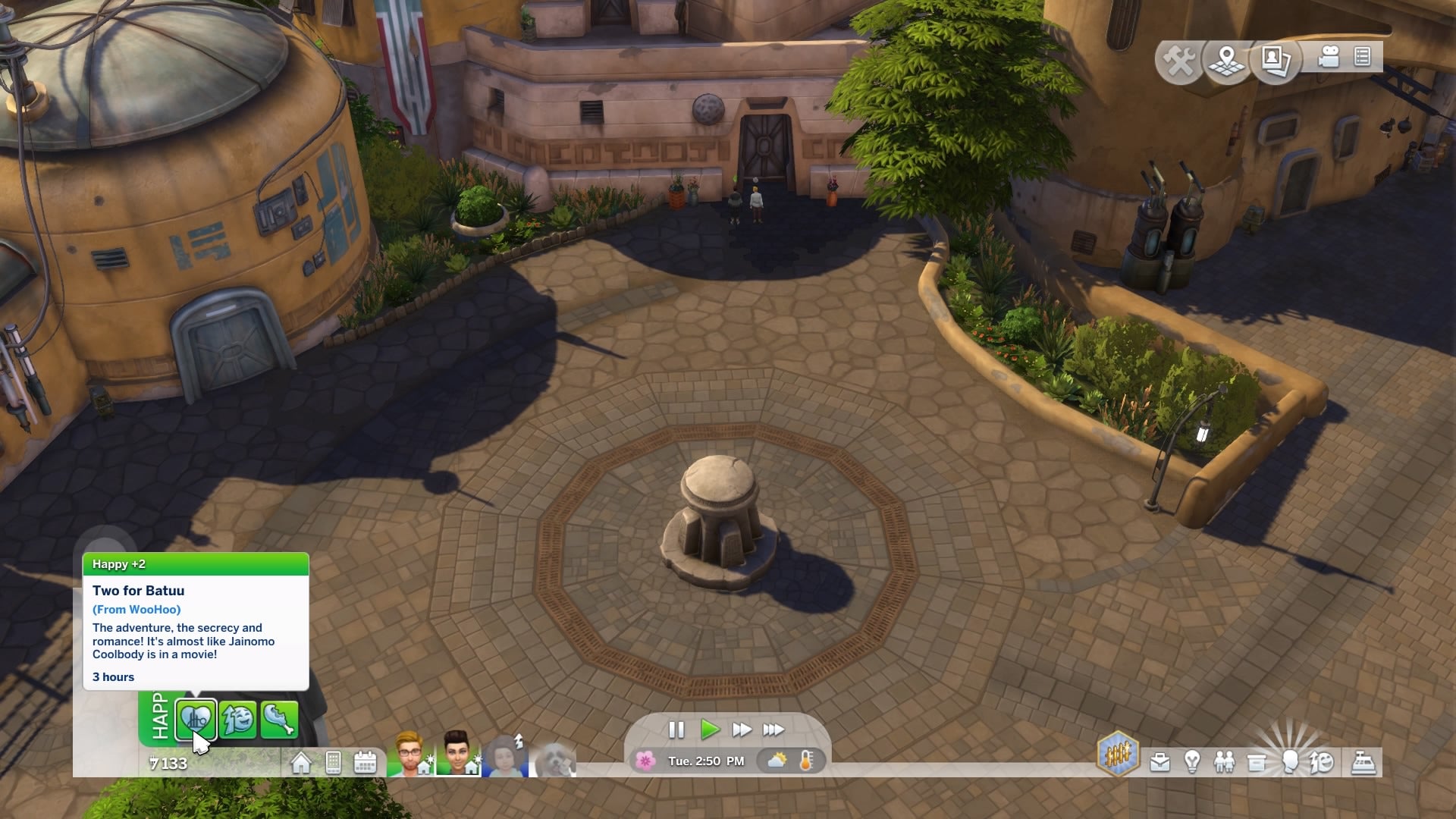This screenshot has width=1456, height=819.
Task: Select the toddler Sim portrait
Action: (x=507, y=755)
